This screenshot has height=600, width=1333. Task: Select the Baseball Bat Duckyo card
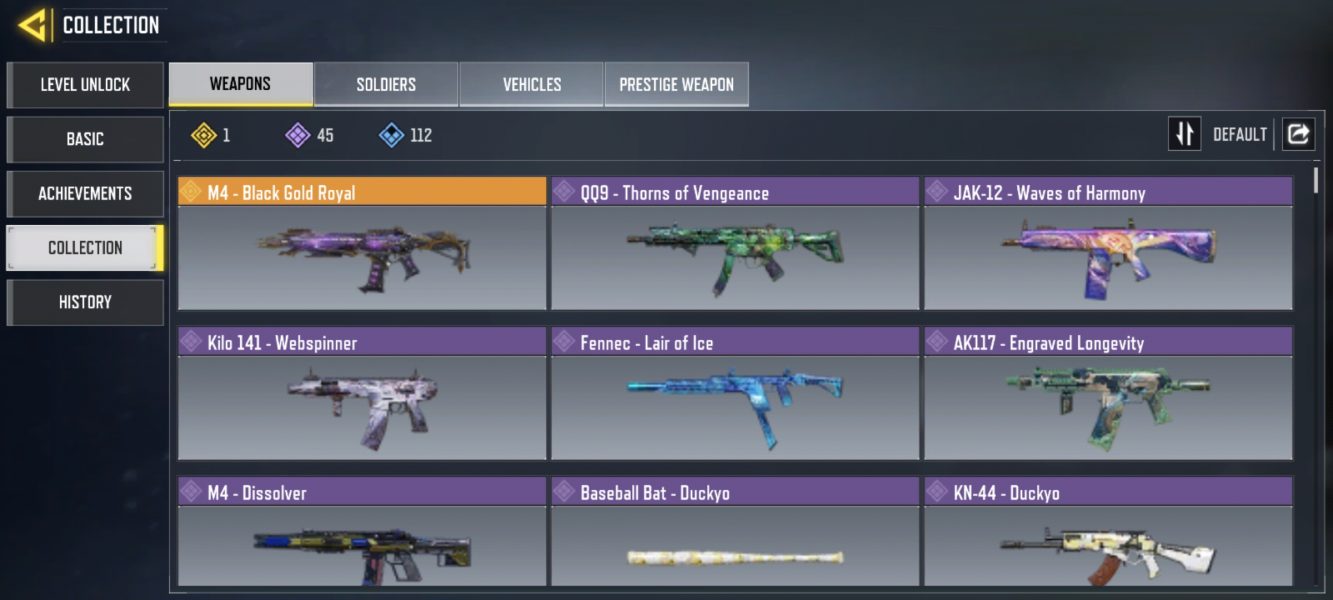(x=735, y=535)
